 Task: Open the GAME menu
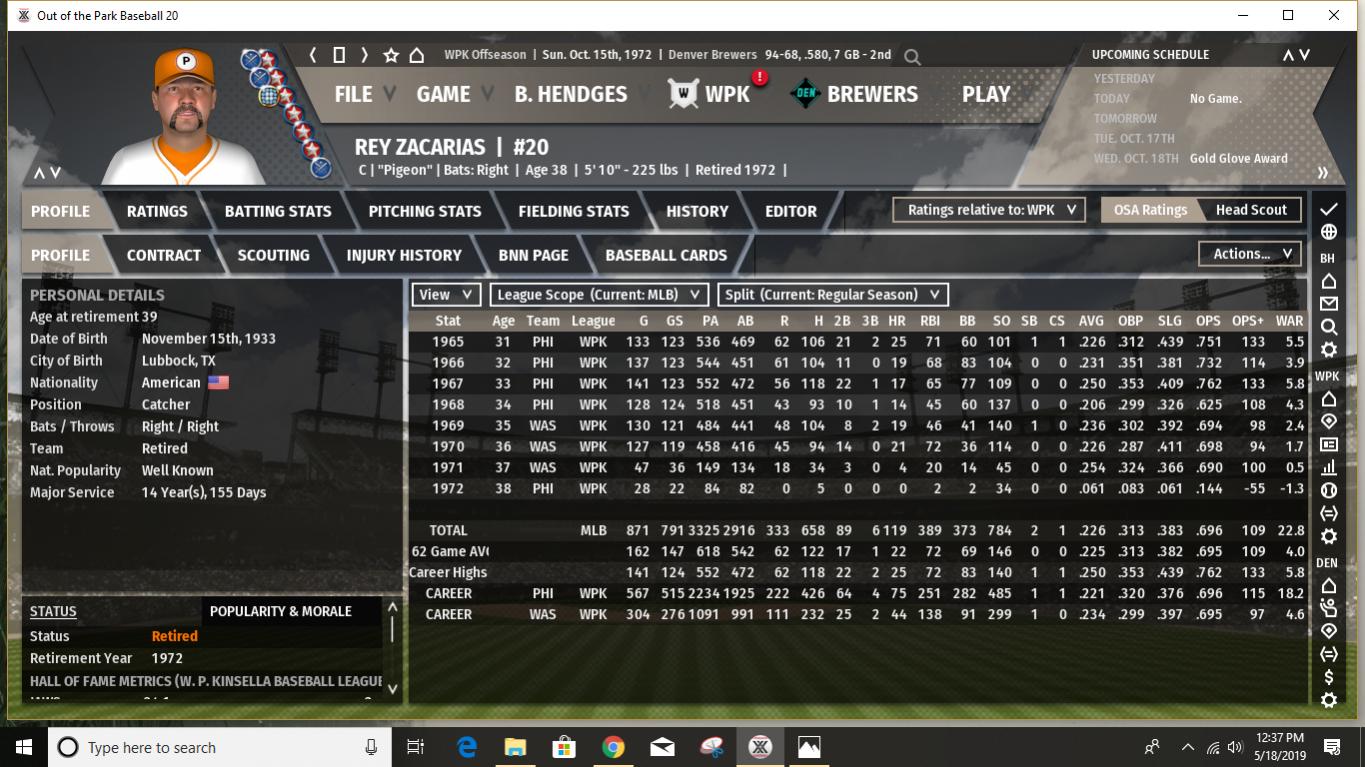tap(443, 94)
